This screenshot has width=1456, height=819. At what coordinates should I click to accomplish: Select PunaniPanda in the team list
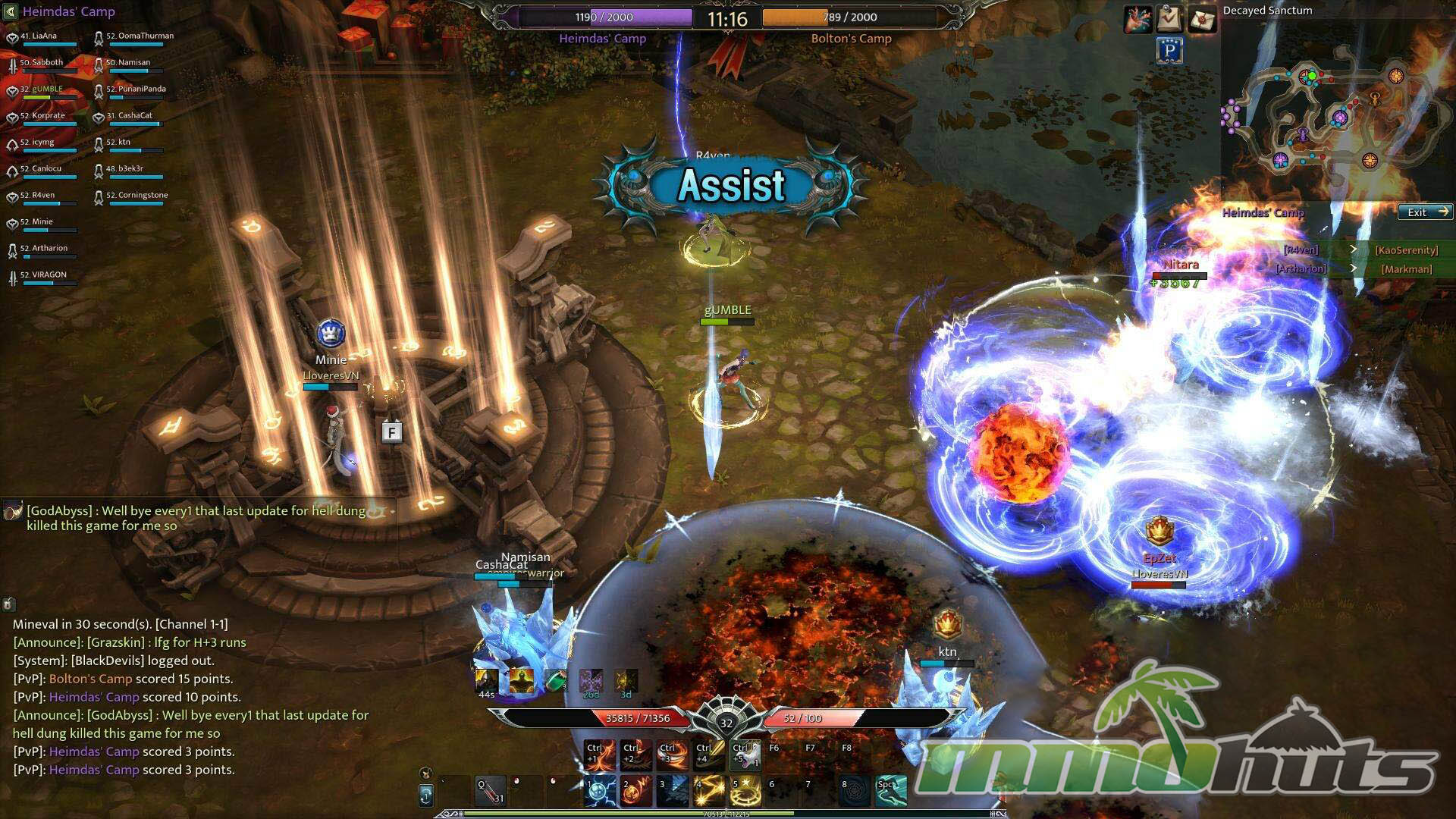point(135,89)
